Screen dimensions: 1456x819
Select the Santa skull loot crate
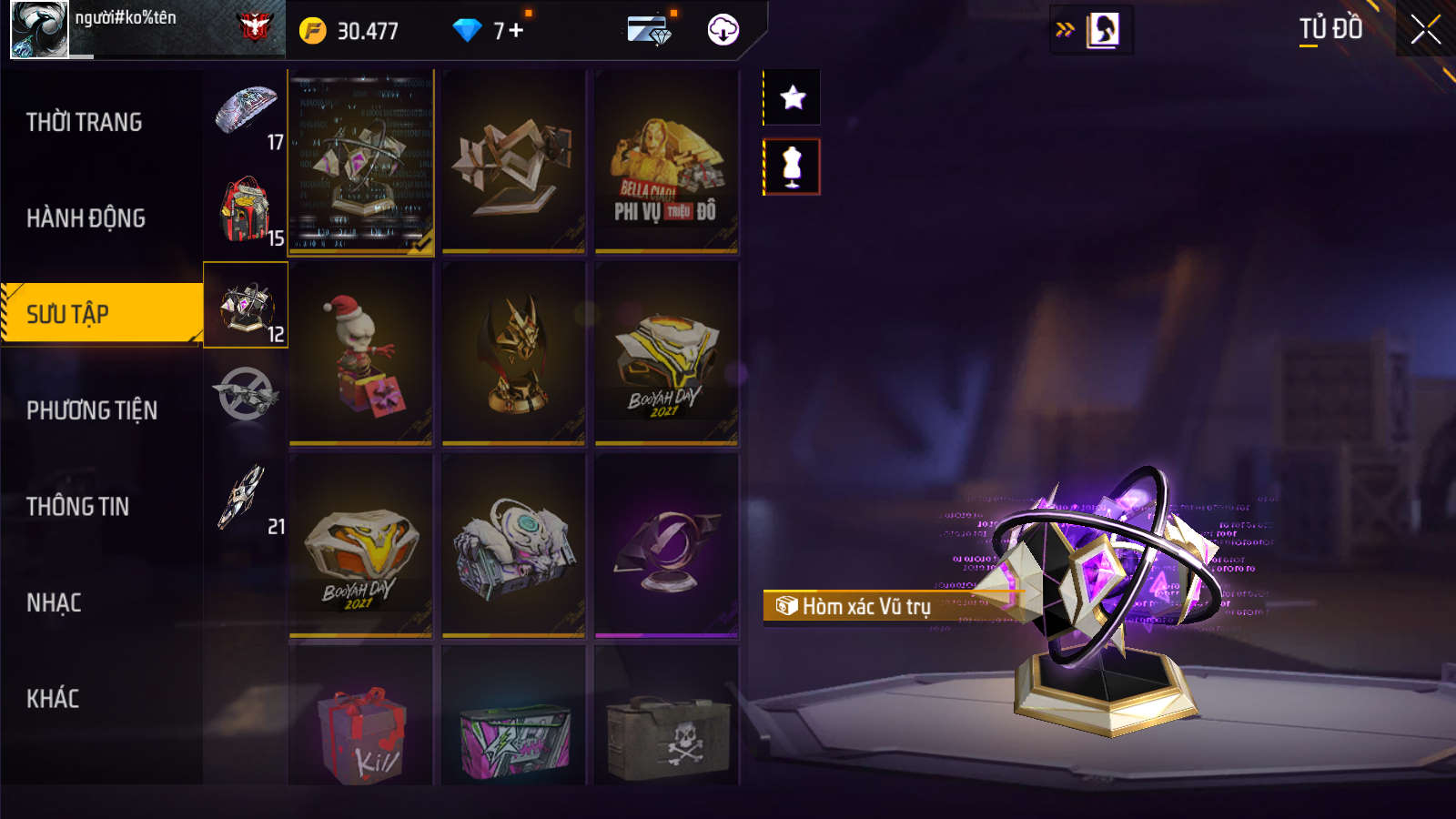361,354
